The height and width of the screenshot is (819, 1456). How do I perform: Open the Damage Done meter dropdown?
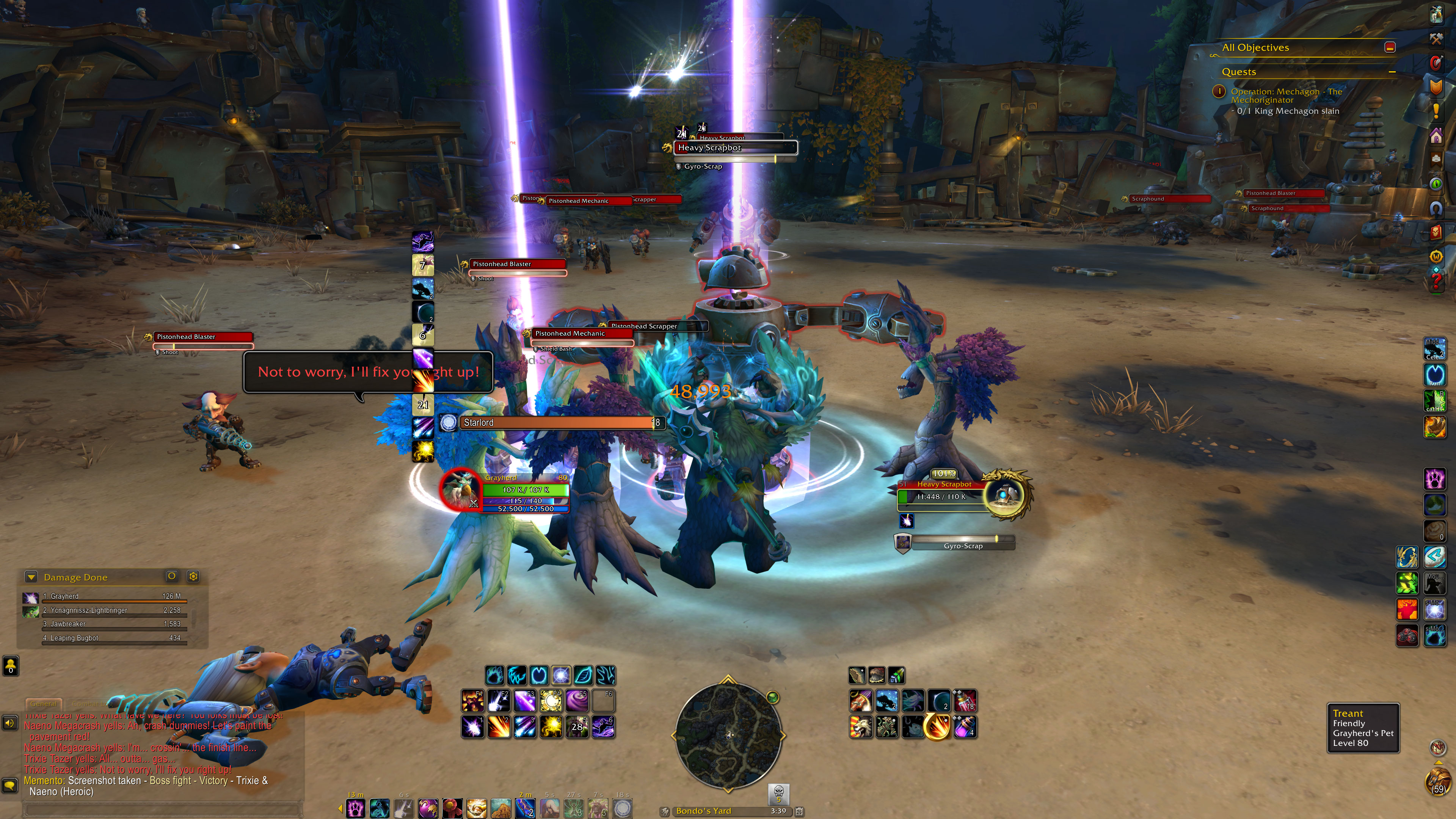click(31, 577)
